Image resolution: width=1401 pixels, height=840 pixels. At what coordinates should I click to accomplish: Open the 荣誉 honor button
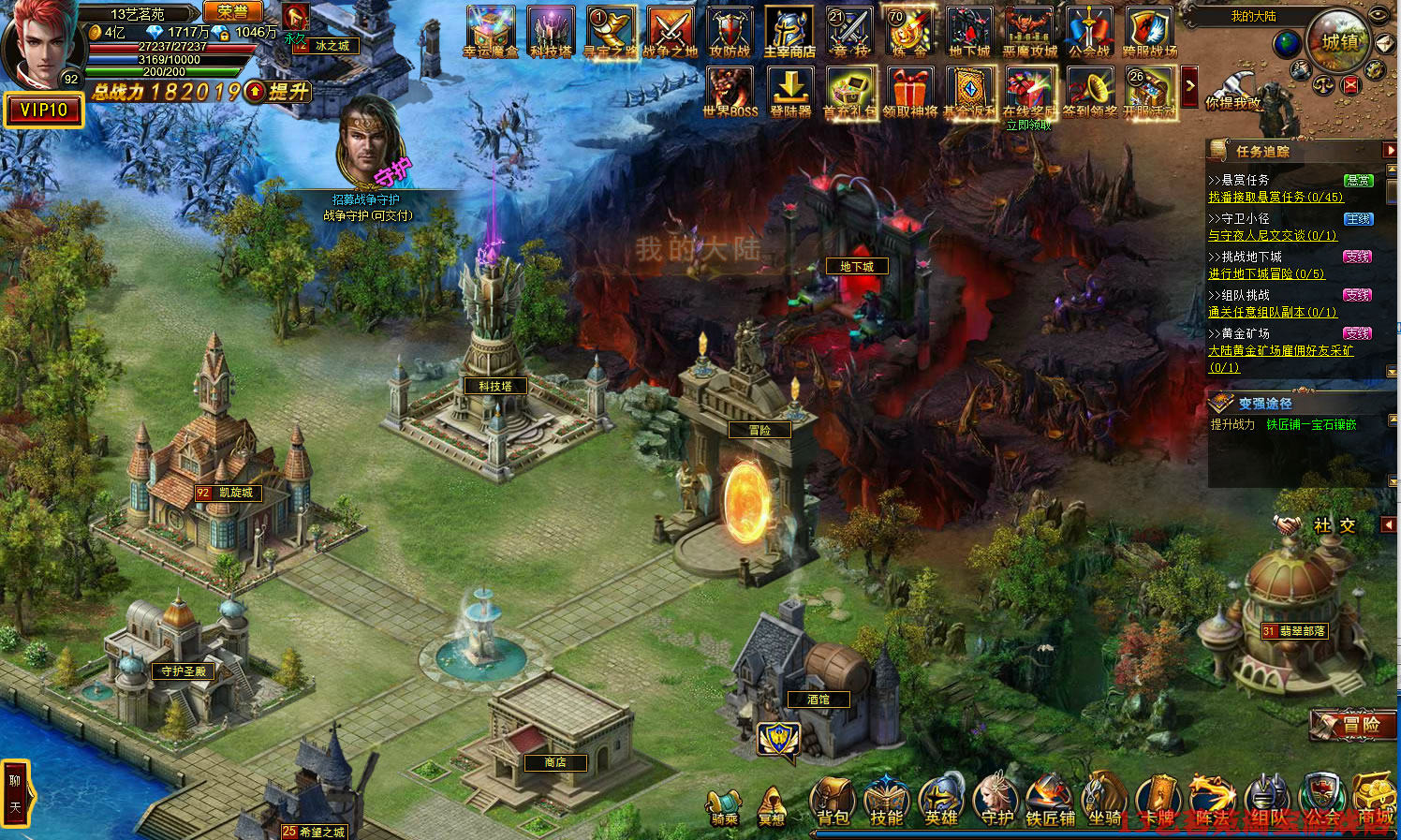click(233, 11)
